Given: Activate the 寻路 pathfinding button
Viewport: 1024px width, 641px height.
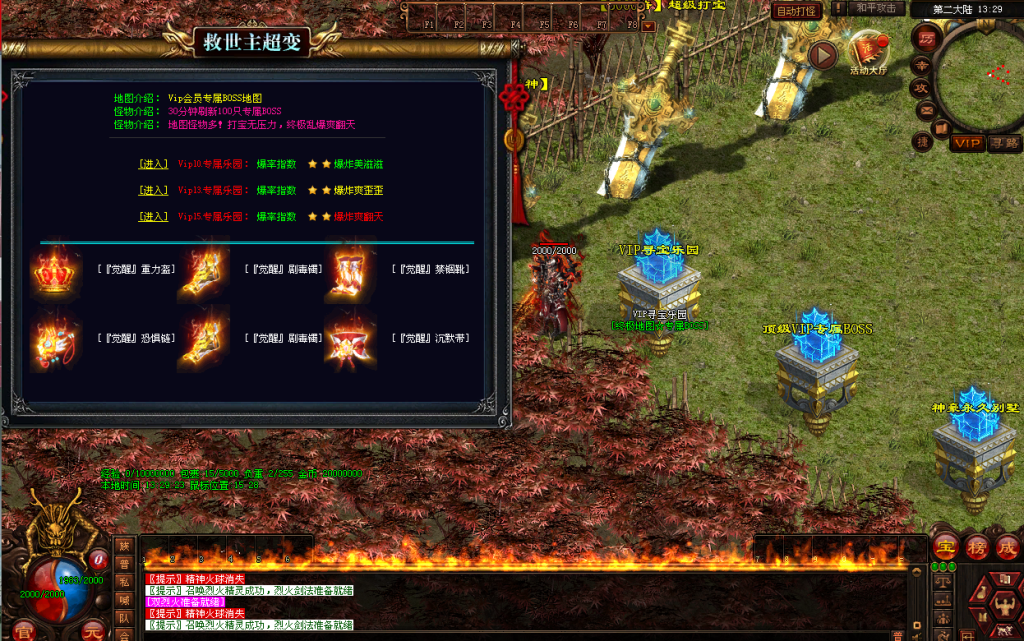Looking at the screenshot, I should (1003, 143).
